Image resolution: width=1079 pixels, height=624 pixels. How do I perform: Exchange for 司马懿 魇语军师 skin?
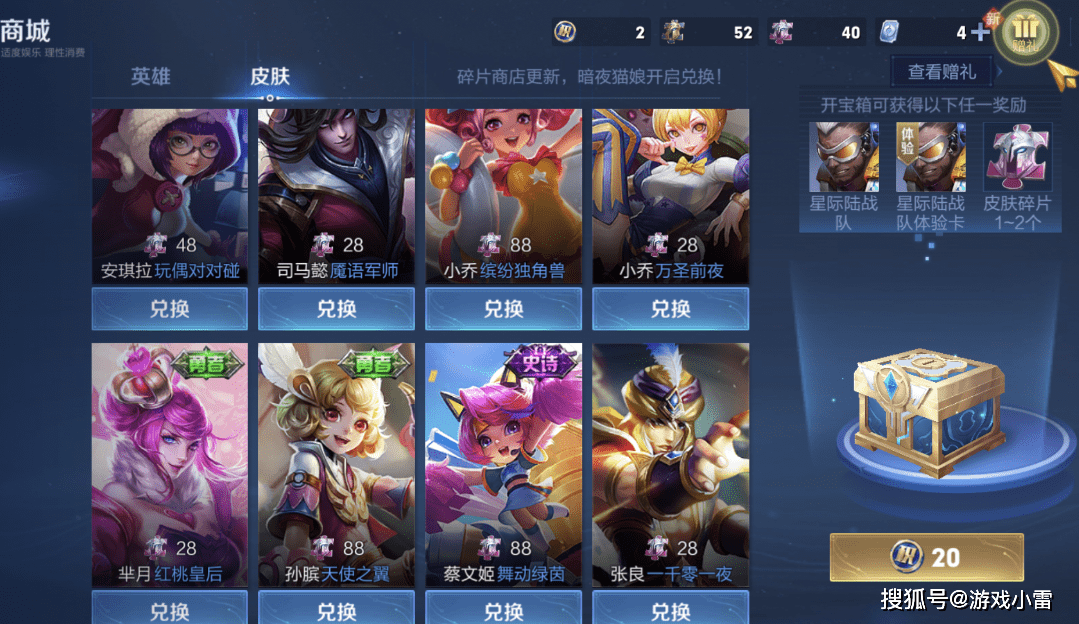(x=336, y=309)
